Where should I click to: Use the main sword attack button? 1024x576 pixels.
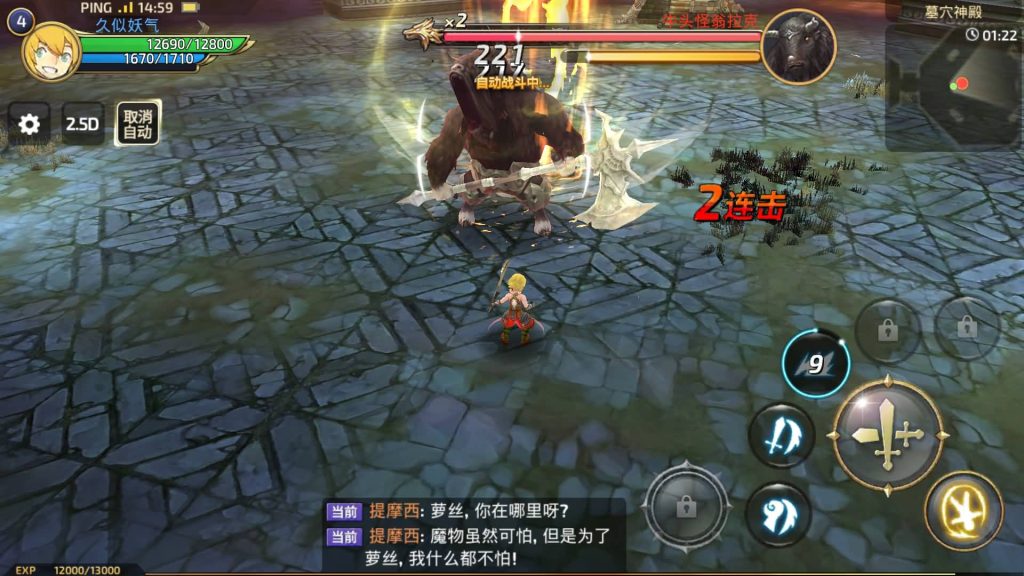[x=888, y=435]
